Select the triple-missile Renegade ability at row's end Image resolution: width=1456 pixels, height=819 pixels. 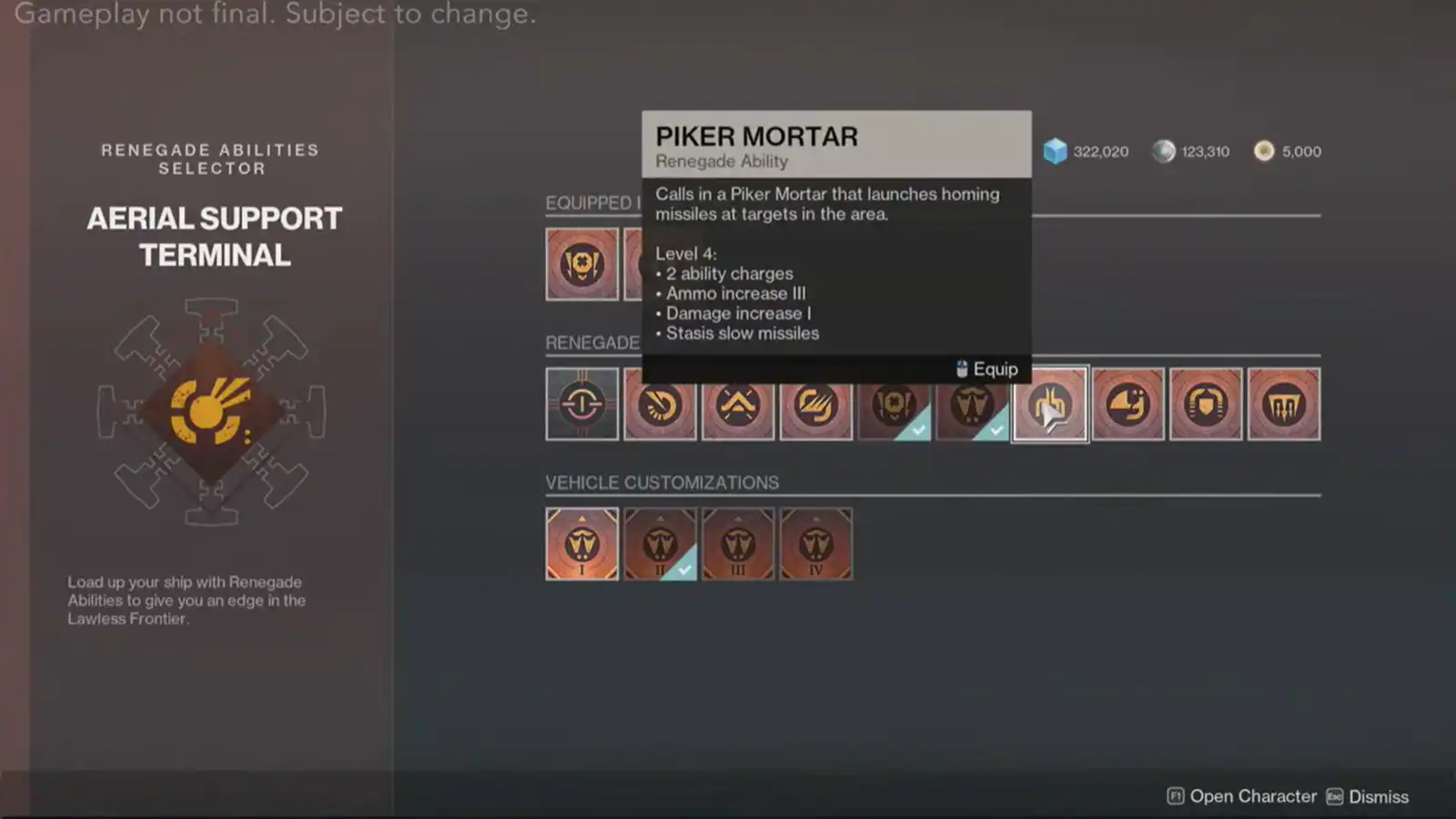(1284, 403)
